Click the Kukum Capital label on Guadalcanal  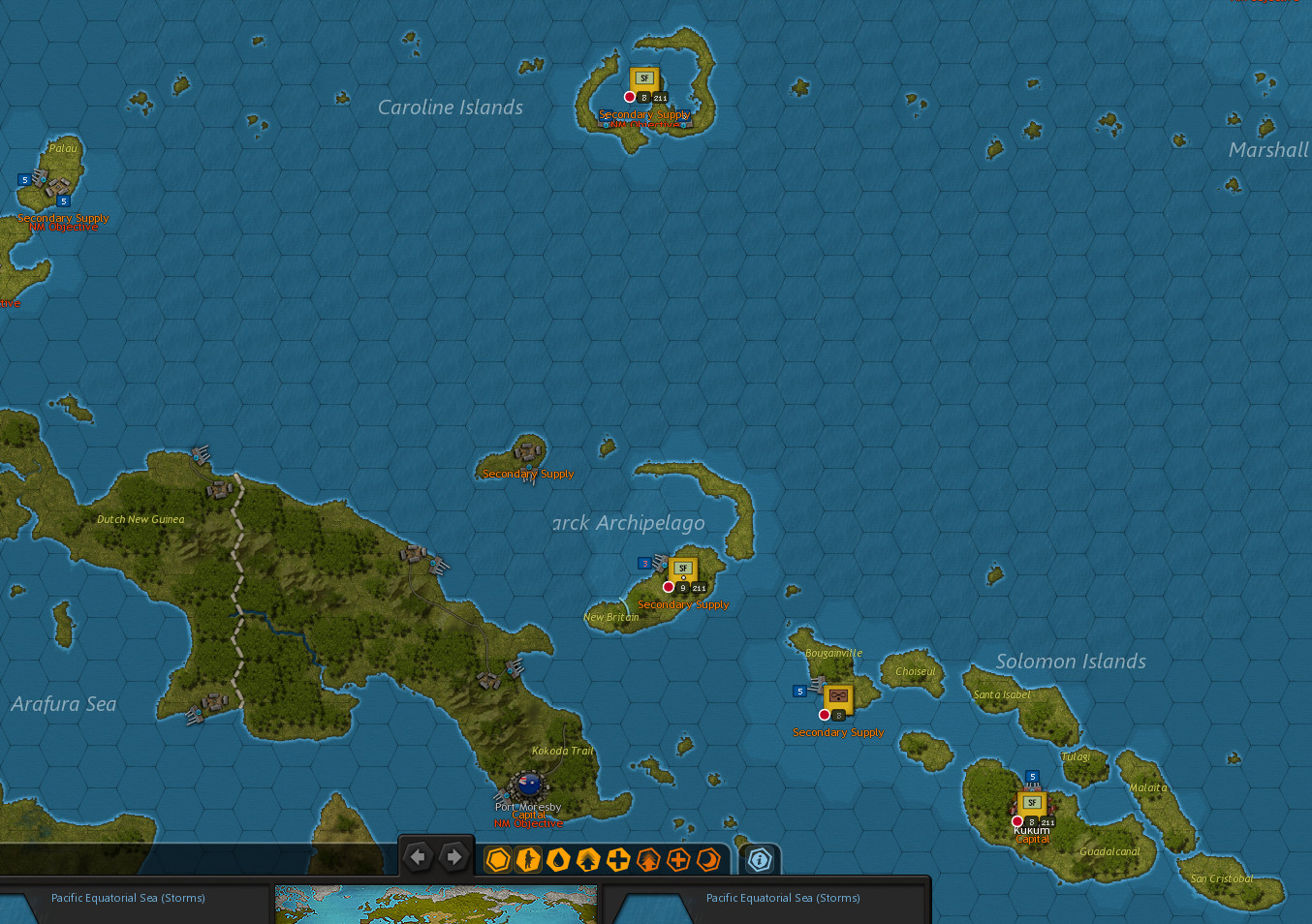(x=1031, y=833)
